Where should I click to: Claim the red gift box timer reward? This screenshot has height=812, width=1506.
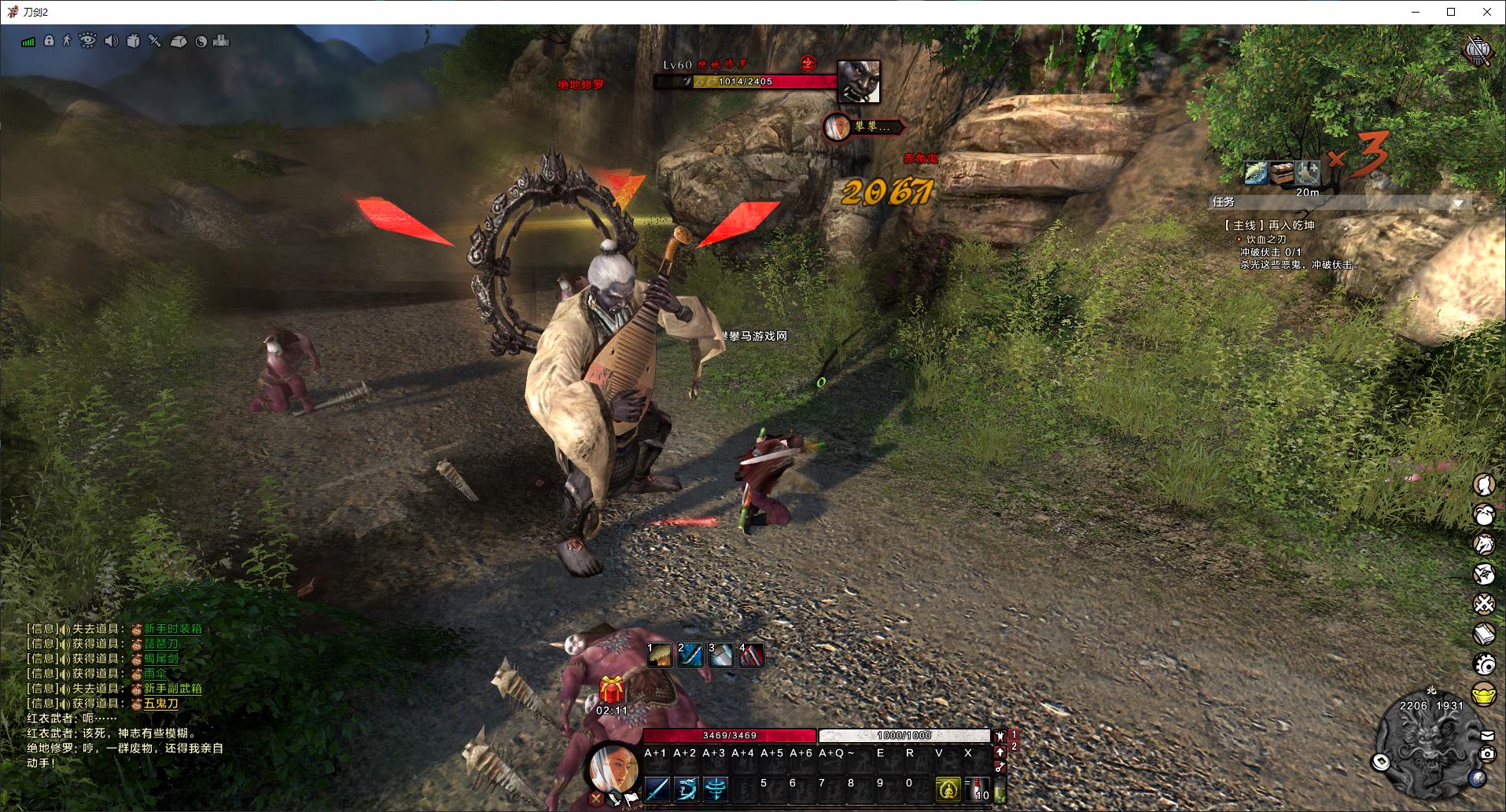[x=611, y=690]
